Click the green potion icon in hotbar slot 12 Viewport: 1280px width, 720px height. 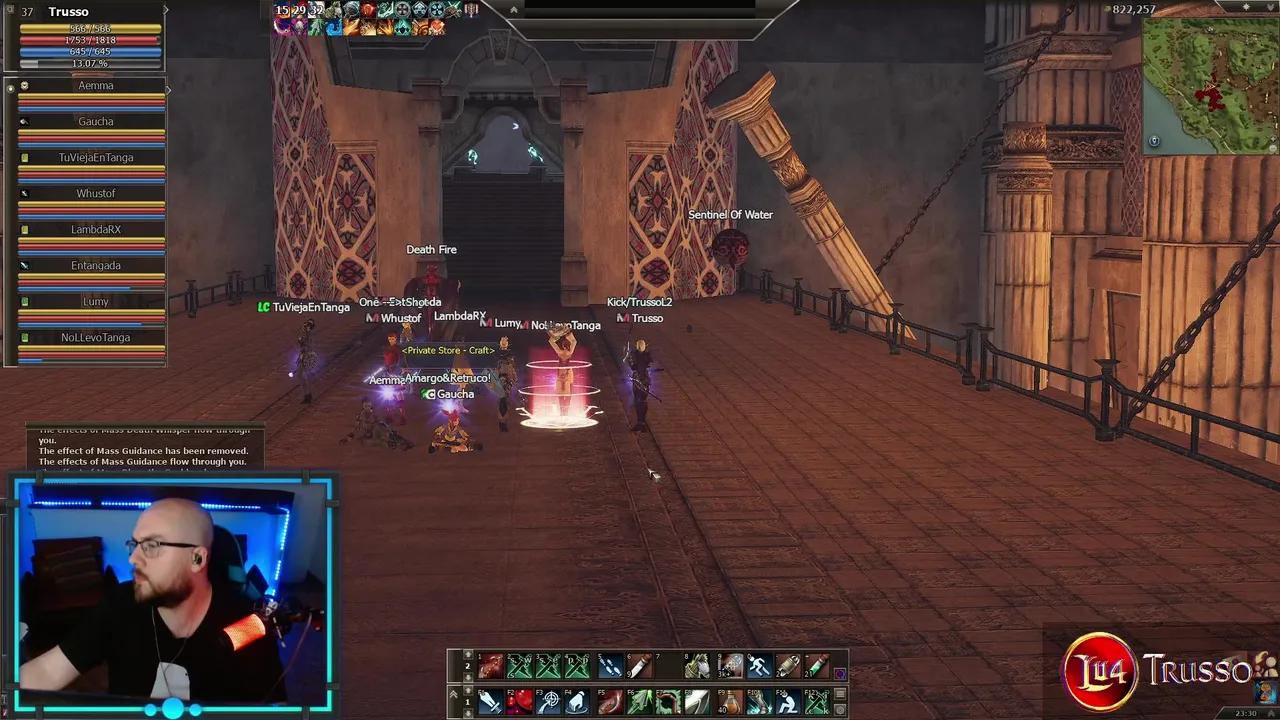(x=815, y=665)
